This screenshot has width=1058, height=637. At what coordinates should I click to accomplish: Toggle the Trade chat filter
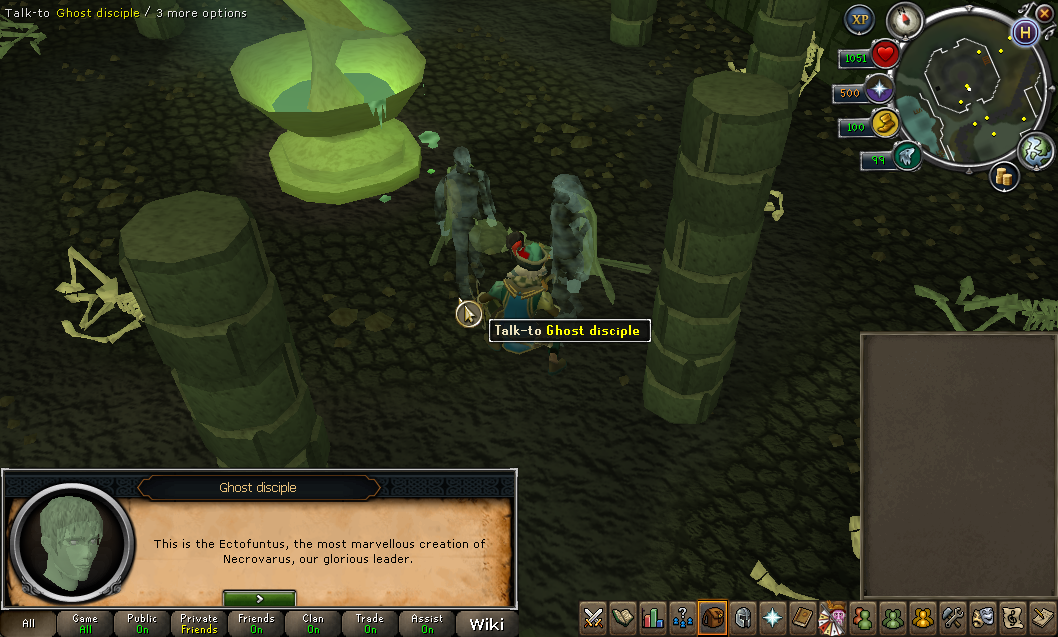(x=370, y=624)
